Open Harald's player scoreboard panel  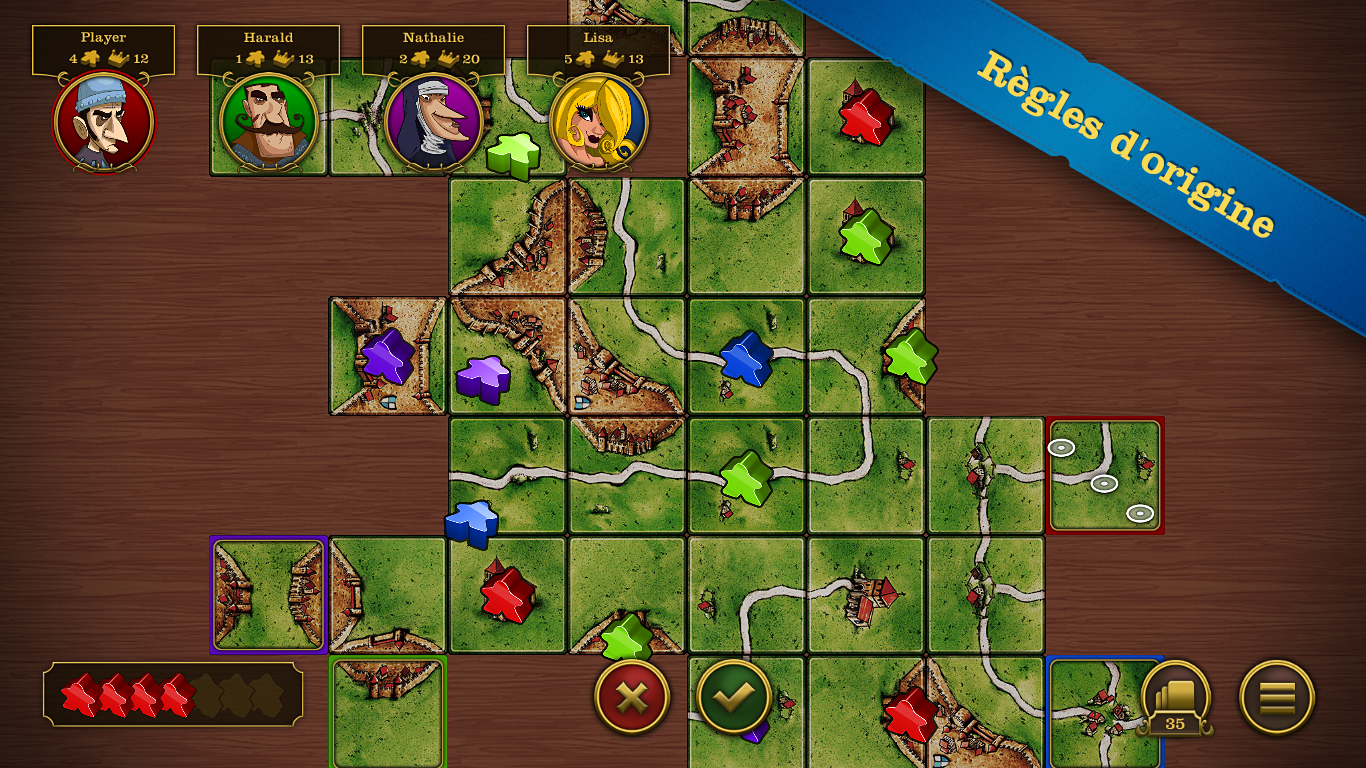pos(268,46)
